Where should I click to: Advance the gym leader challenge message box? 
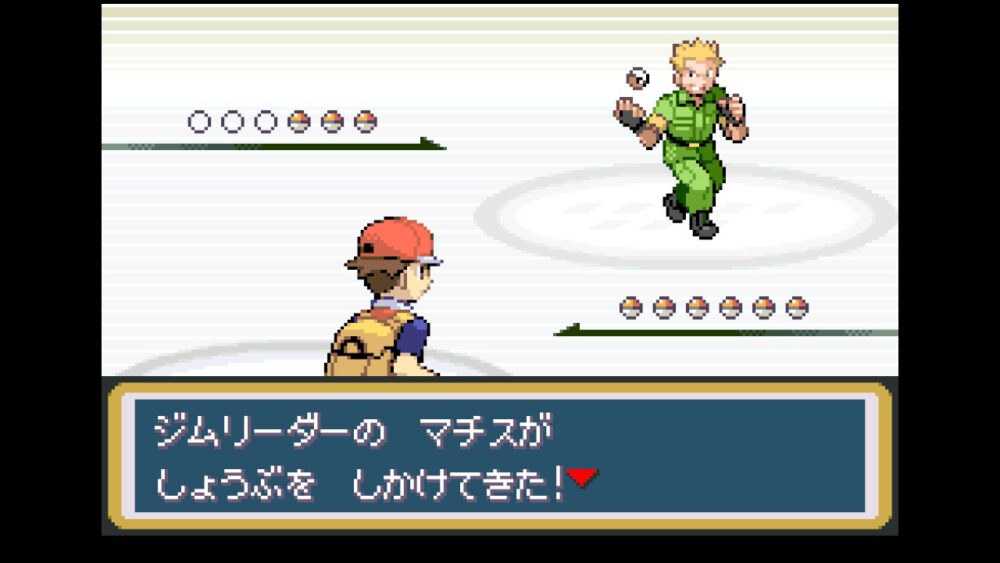[499, 455]
